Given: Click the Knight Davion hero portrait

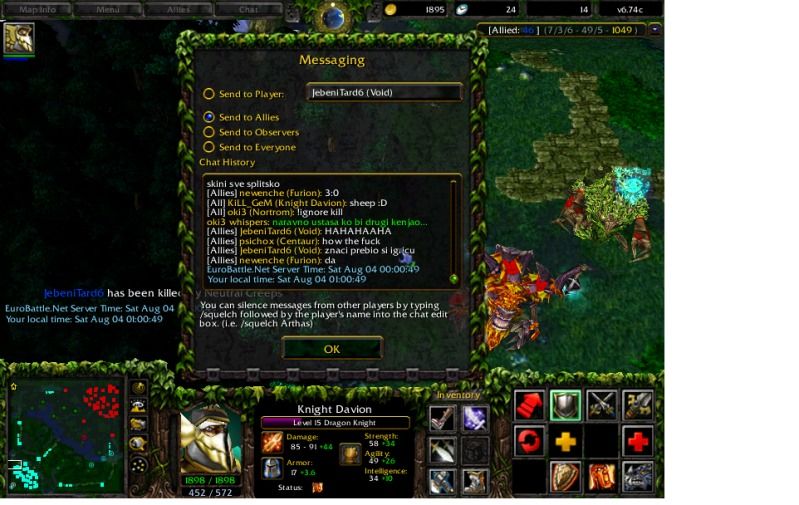Looking at the screenshot, I should (x=210, y=442).
